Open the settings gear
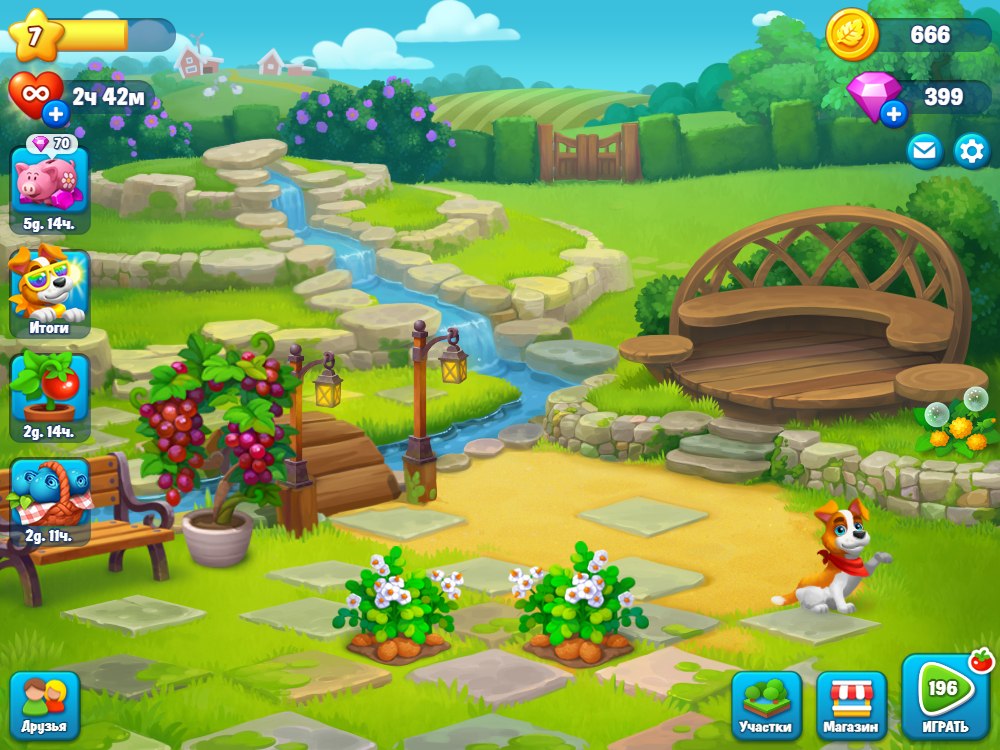 tap(971, 151)
